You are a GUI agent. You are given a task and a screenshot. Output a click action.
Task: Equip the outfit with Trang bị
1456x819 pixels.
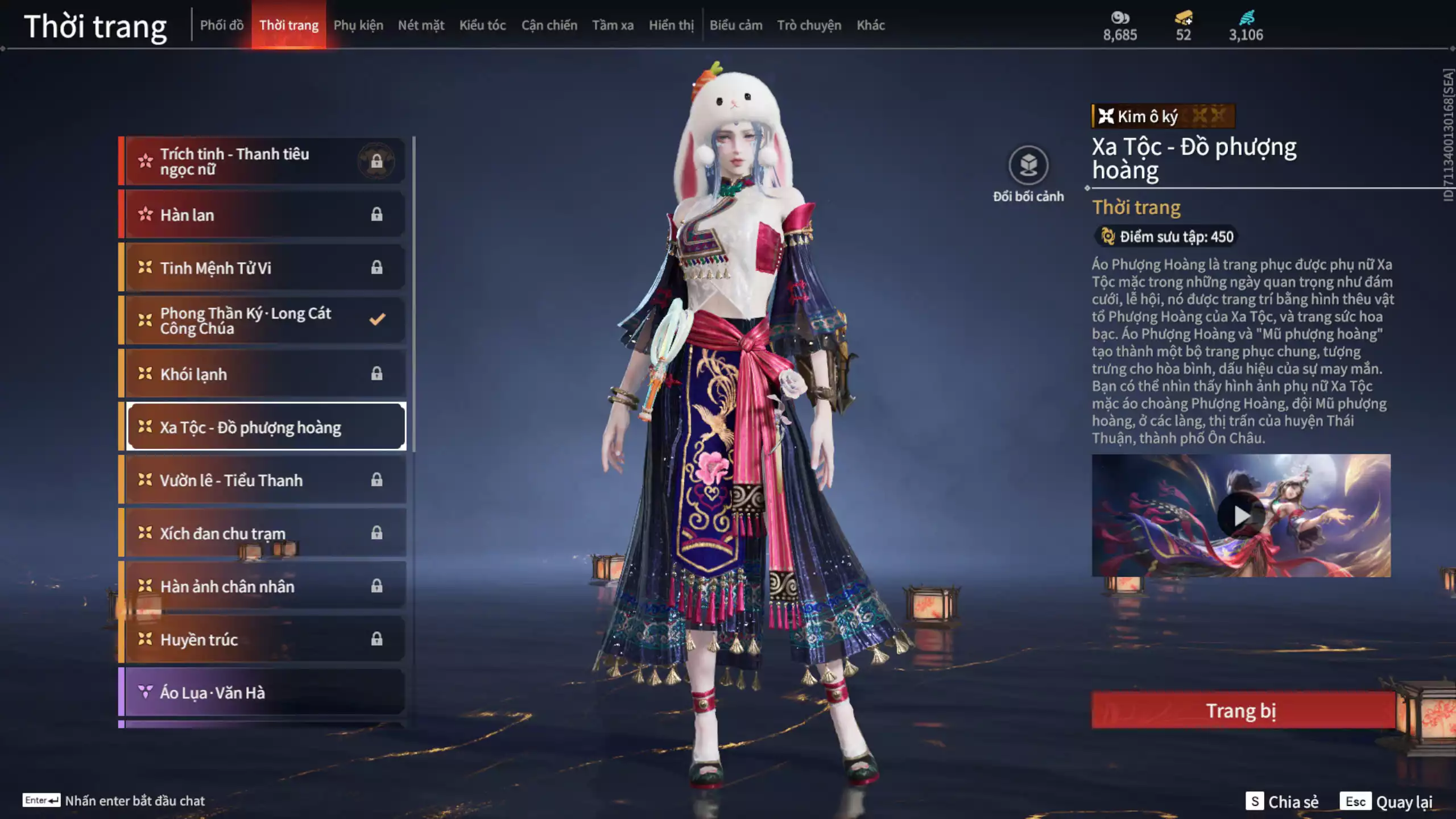[x=1242, y=710]
